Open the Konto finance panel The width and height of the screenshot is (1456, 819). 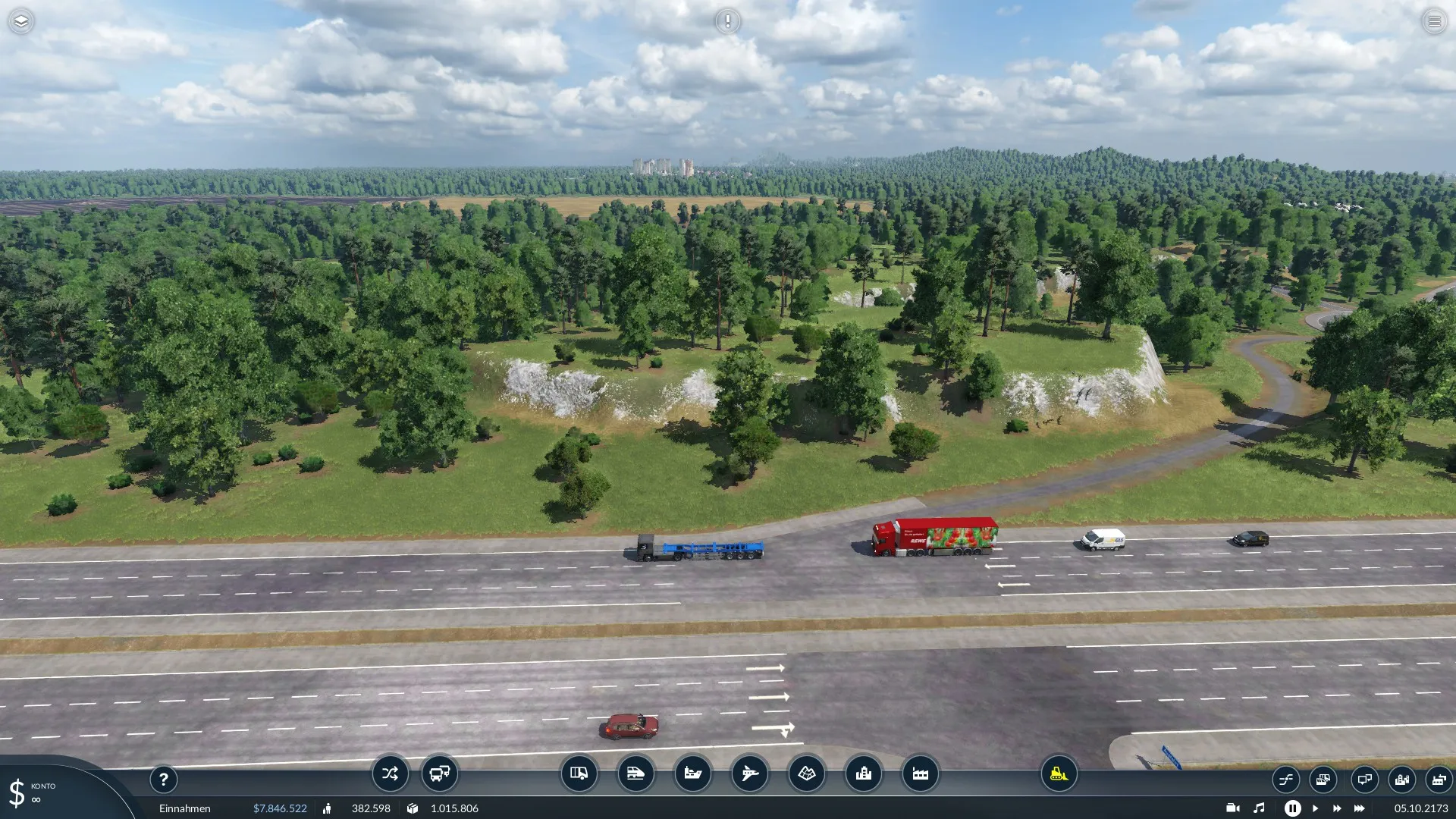pyautogui.click(x=30, y=792)
